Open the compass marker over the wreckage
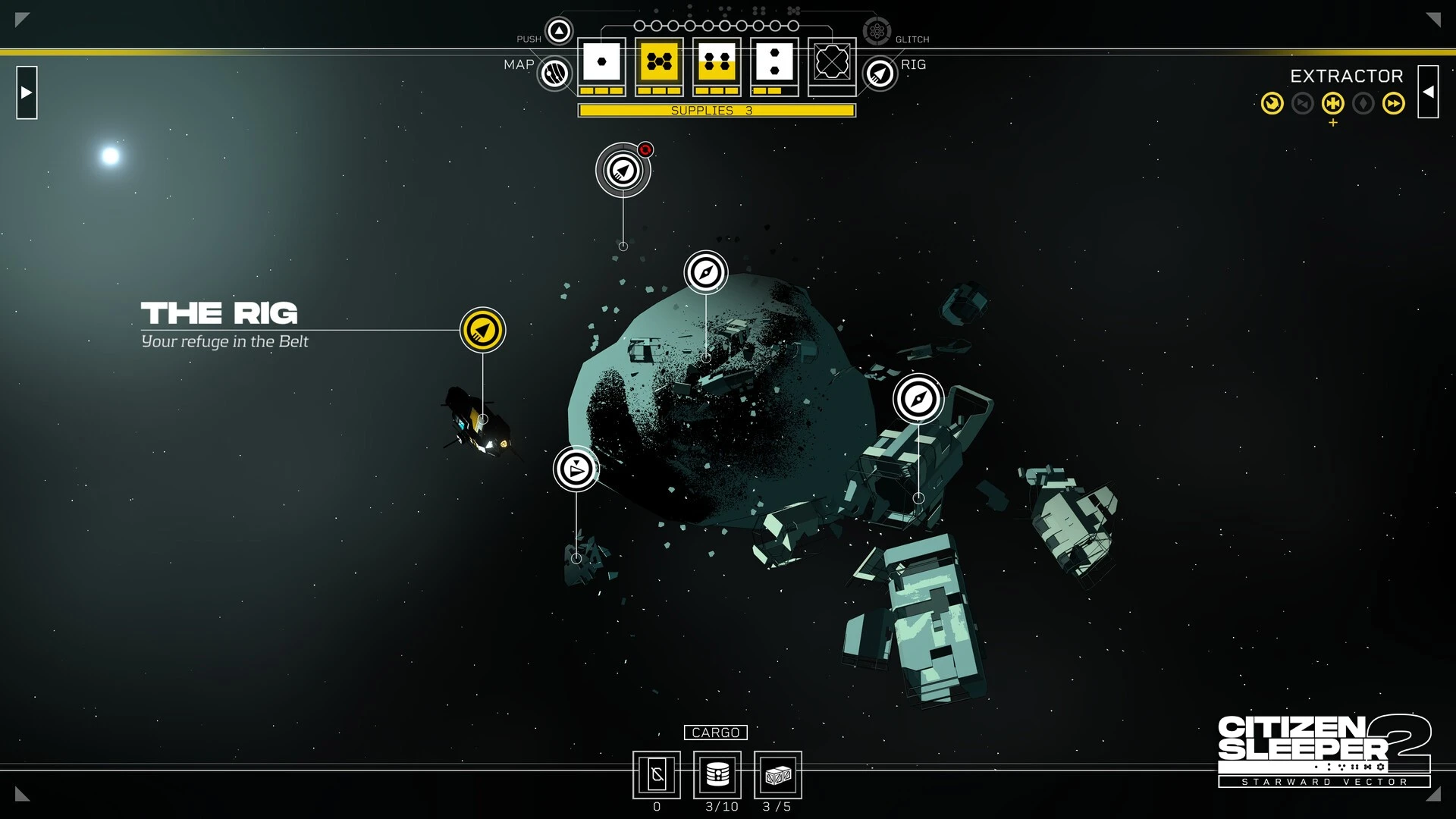1456x819 pixels. [x=918, y=399]
